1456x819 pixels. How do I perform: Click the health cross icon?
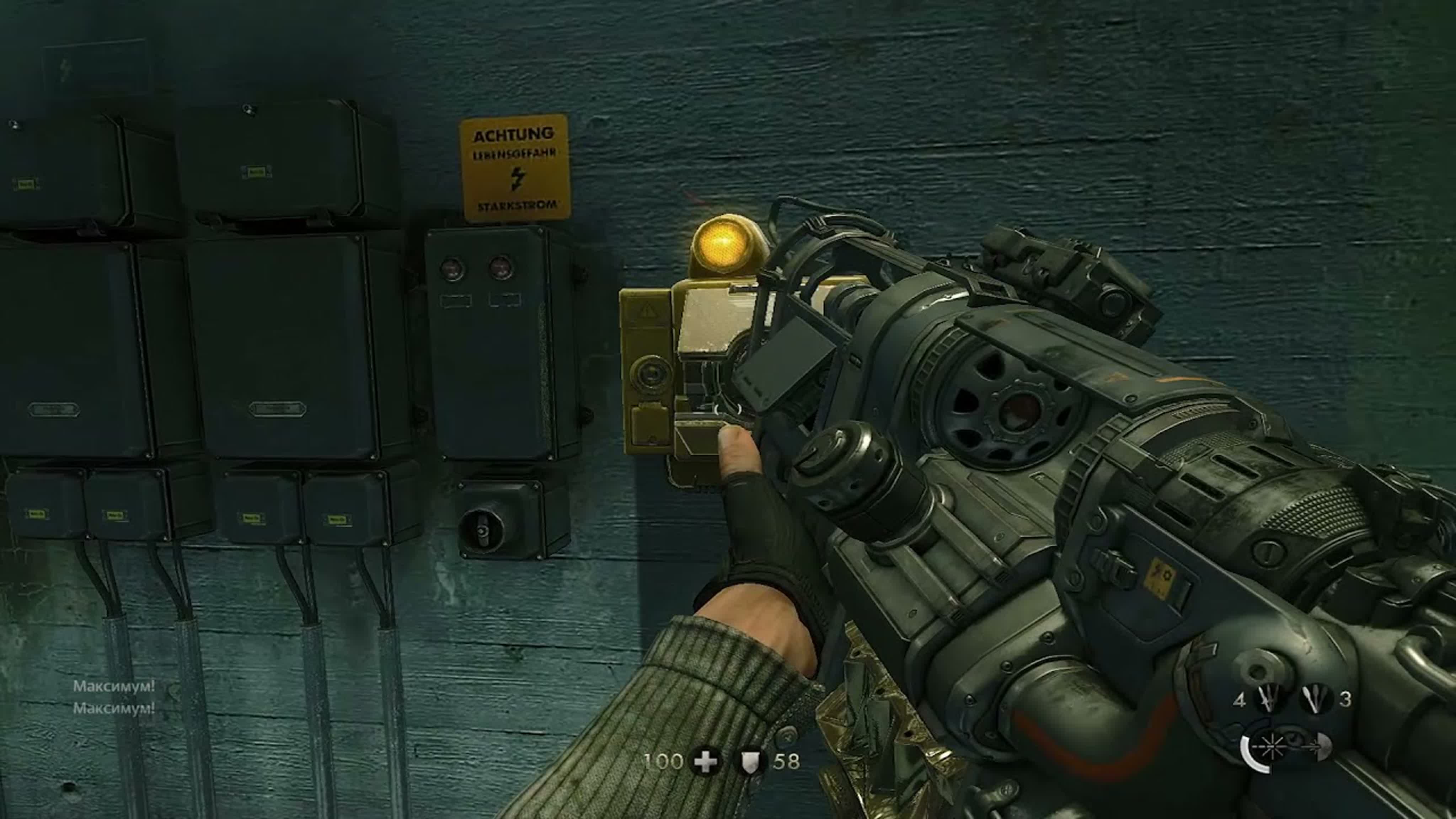tap(705, 761)
